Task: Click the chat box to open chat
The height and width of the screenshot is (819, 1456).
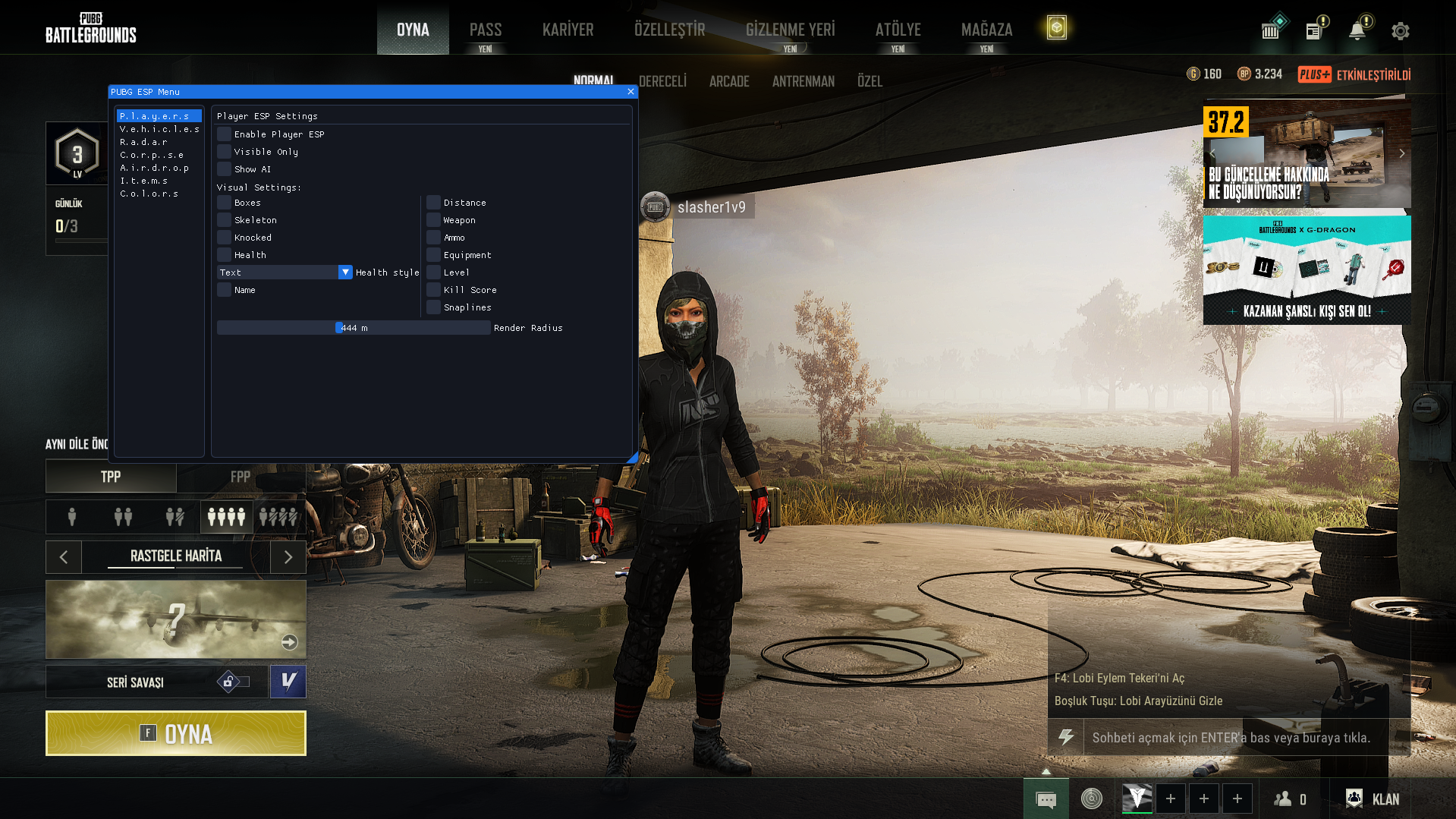Action: 1231,738
